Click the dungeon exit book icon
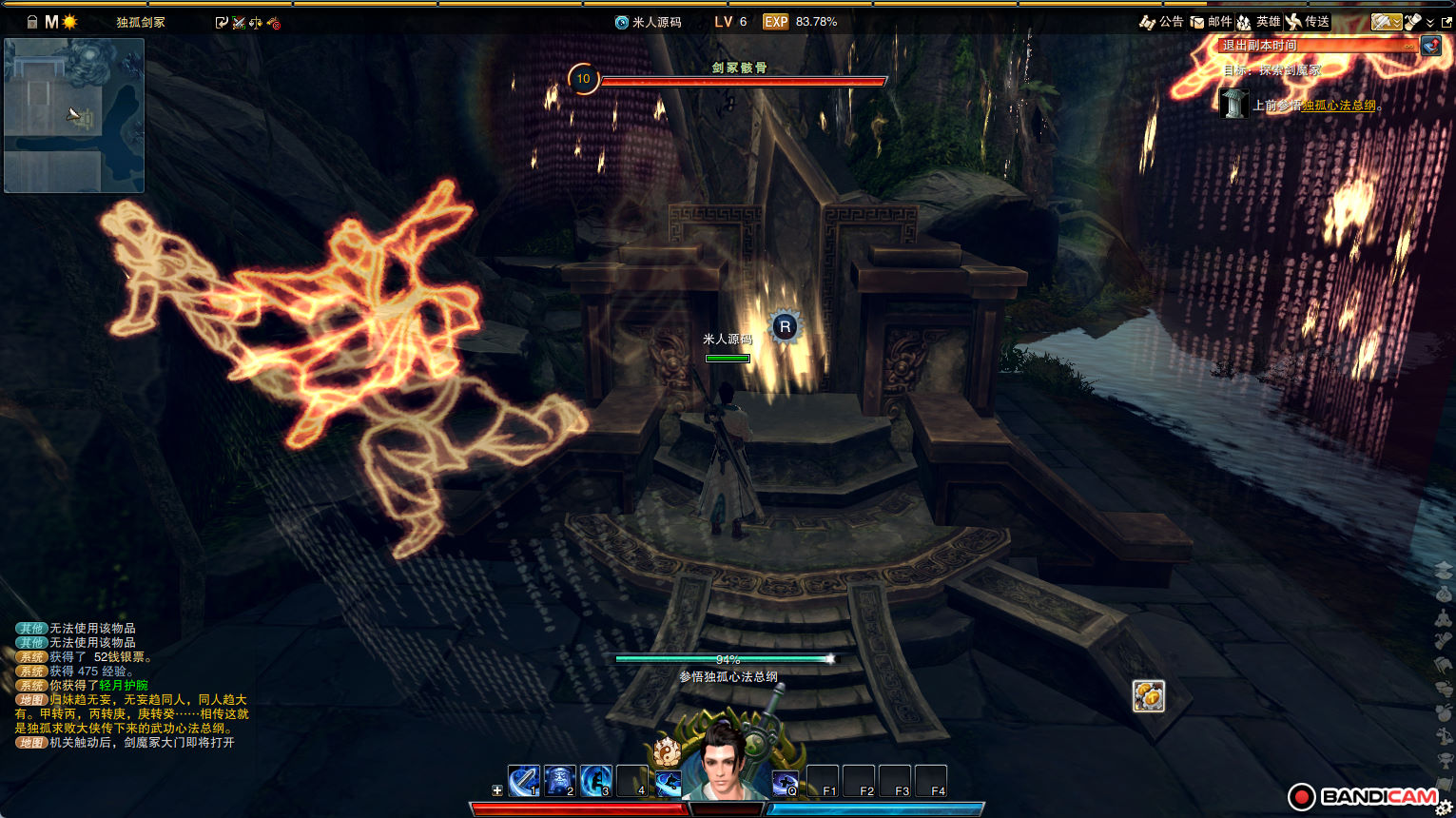The height and width of the screenshot is (818, 1456). coord(1431,46)
